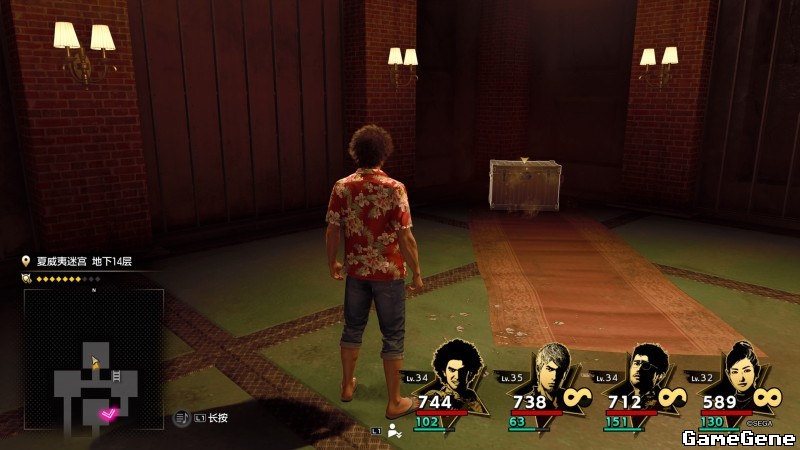Viewport: 800px width, 450px height.
Task: Select the ladder icon on the minimap
Action: (116, 375)
